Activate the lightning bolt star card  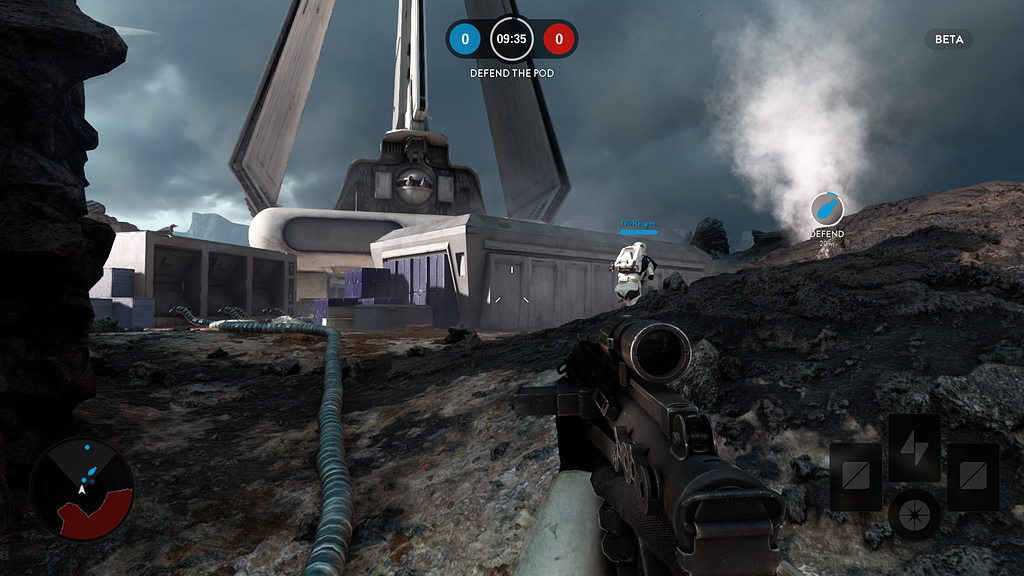click(914, 447)
